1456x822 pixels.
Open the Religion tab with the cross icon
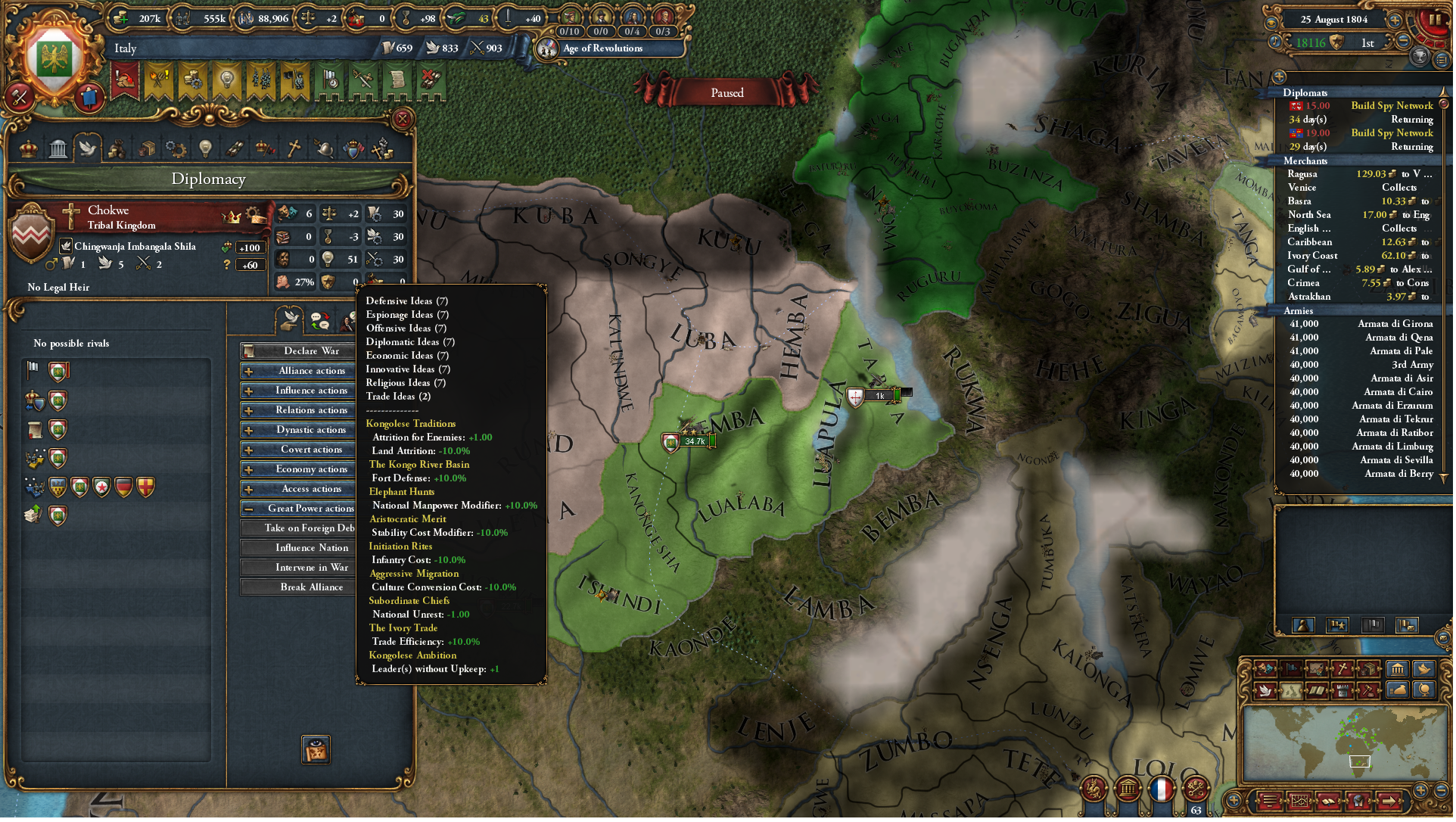[x=294, y=148]
